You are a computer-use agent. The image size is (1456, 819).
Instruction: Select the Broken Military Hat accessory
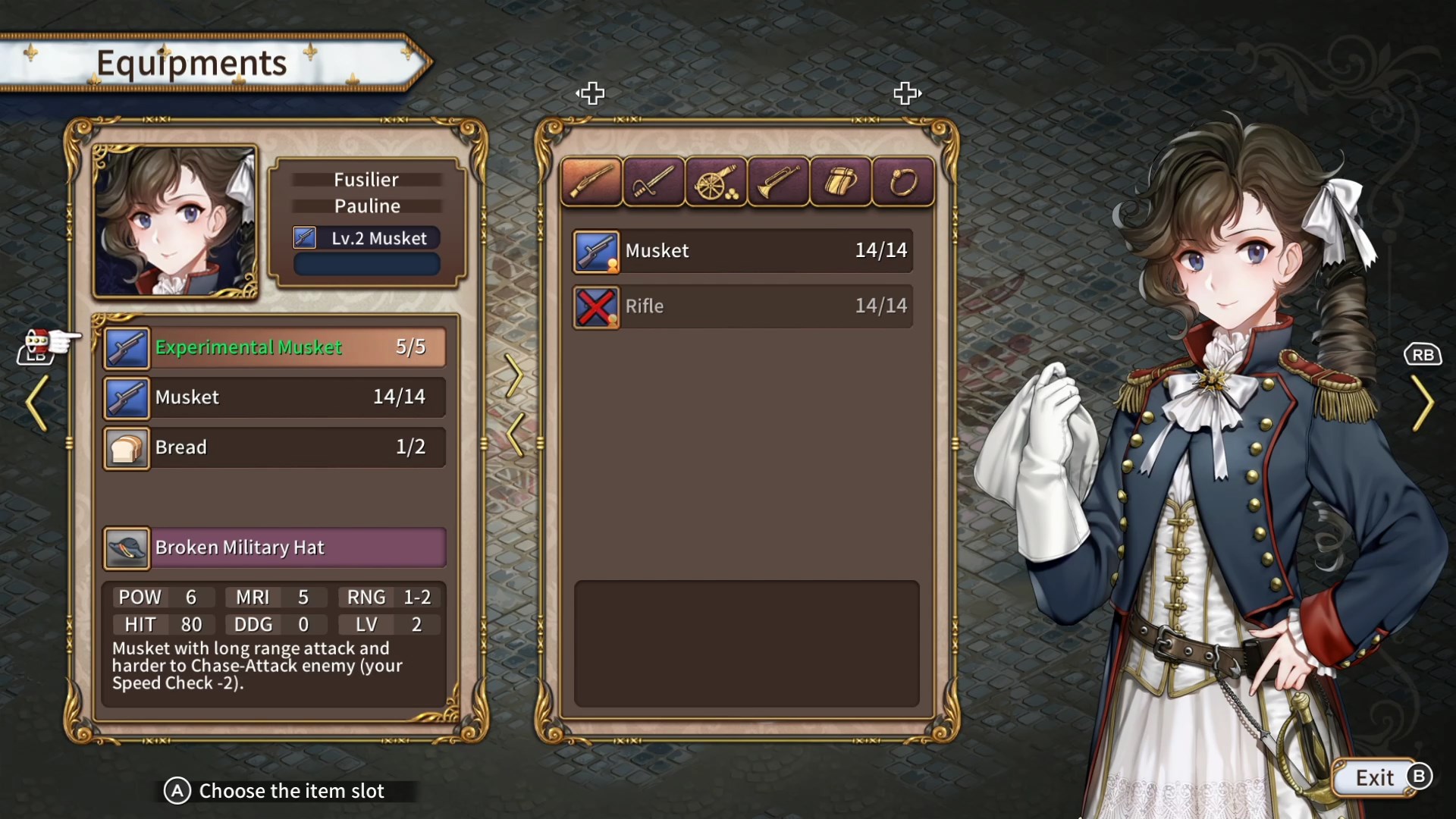coord(275,548)
